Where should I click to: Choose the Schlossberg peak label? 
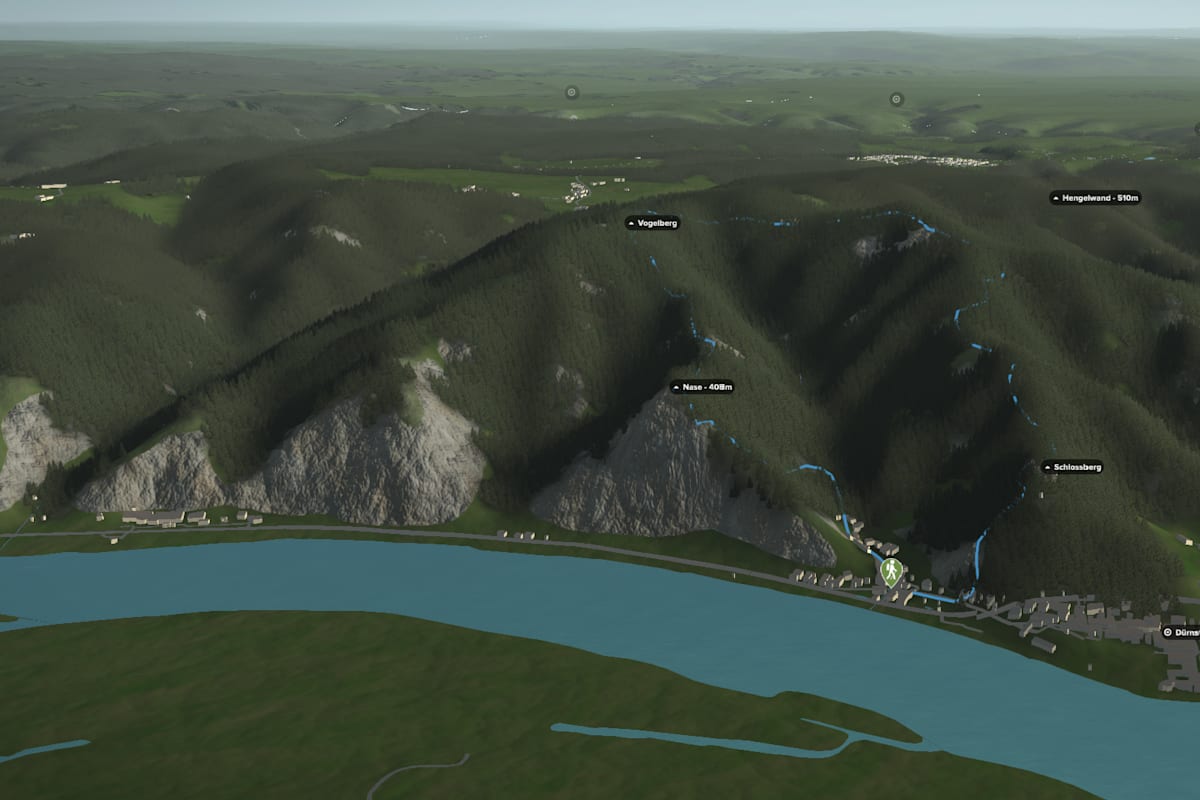coord(1072,467)
